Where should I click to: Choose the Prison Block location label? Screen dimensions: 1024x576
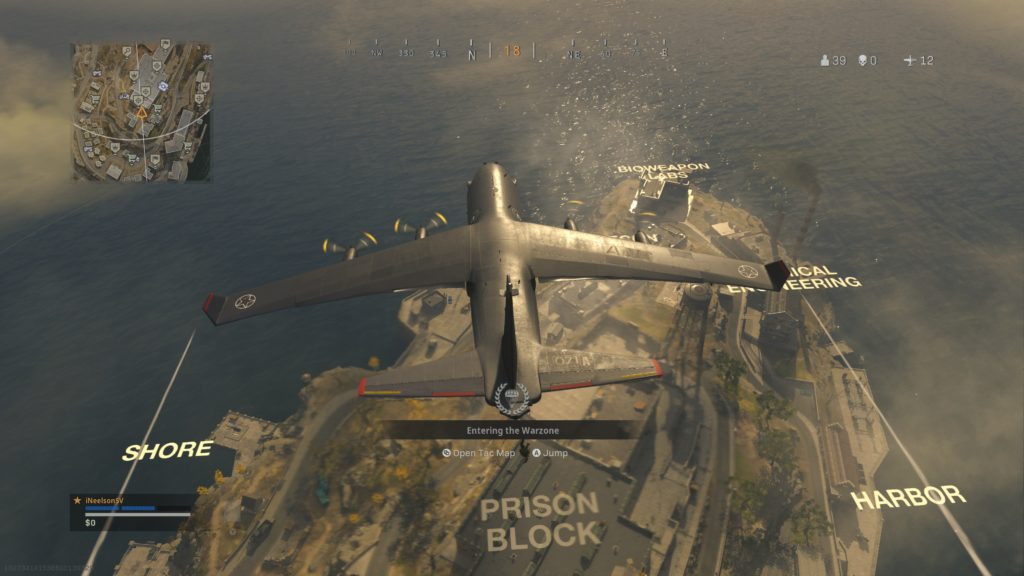click(540, 521)
